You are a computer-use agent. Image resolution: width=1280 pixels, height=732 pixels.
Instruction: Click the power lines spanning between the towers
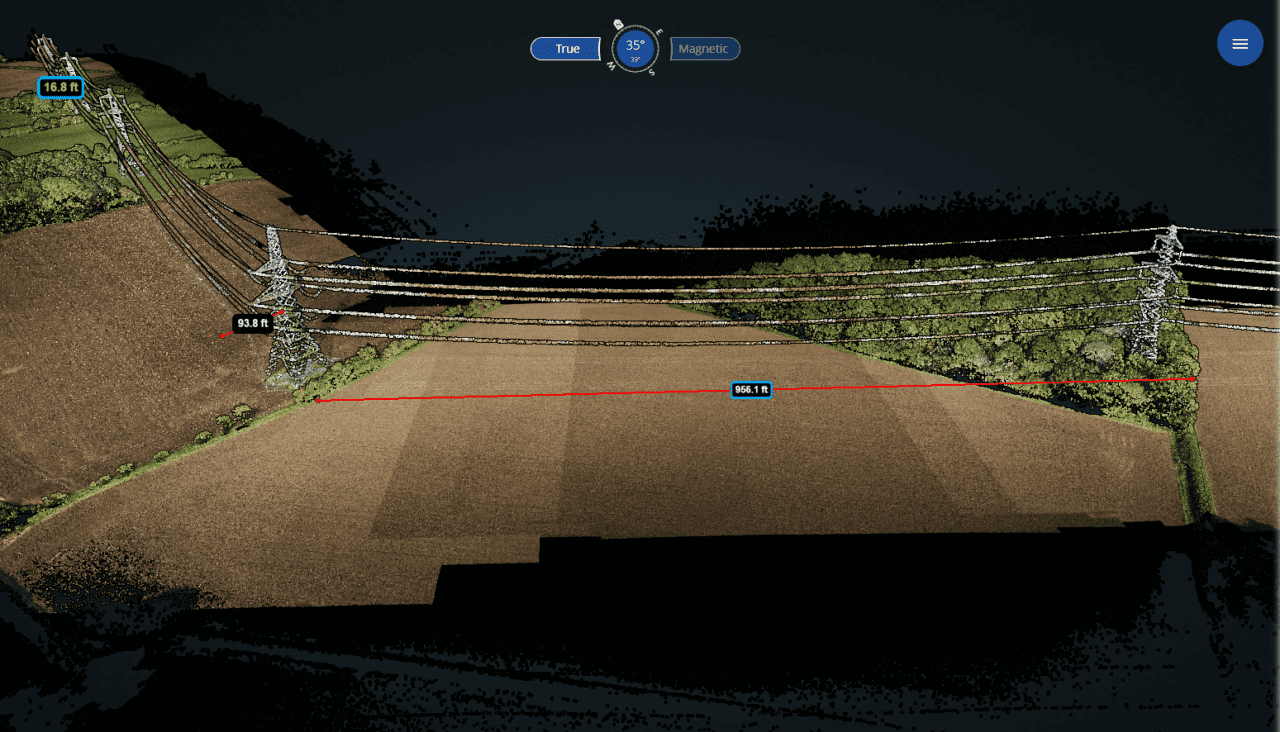700,290
